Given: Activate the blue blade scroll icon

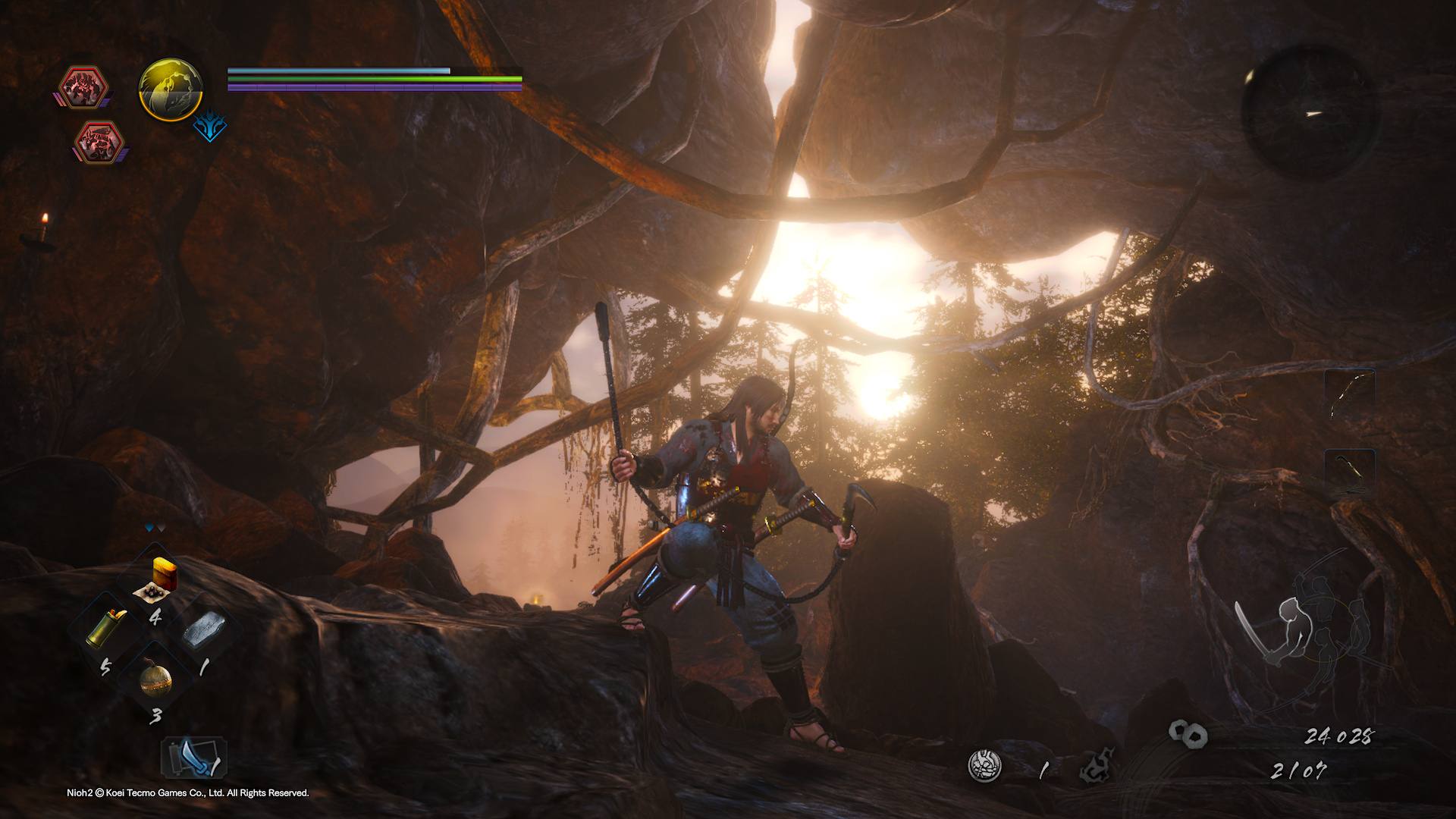Looking at the screenshot, I should coord(194,758).
